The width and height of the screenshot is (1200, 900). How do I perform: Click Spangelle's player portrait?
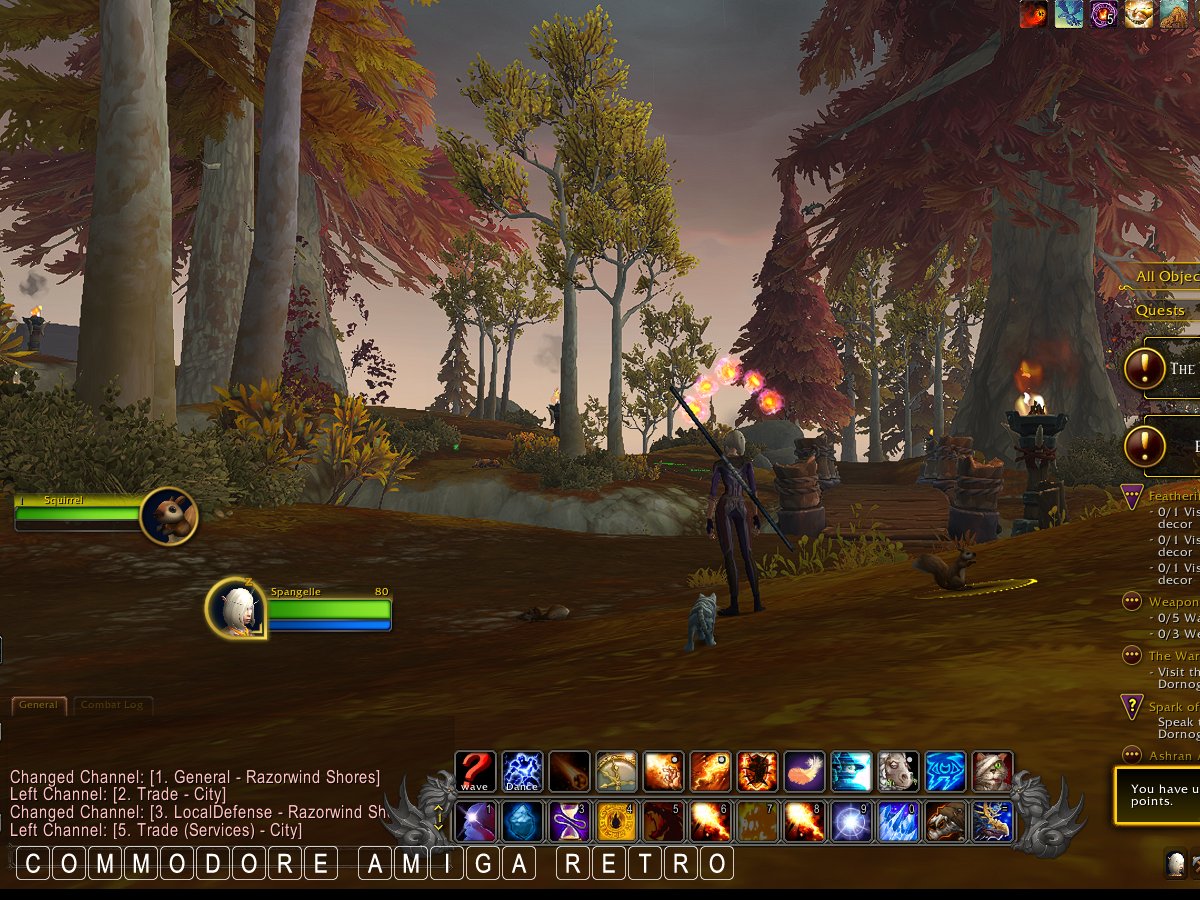click(236, 607)
